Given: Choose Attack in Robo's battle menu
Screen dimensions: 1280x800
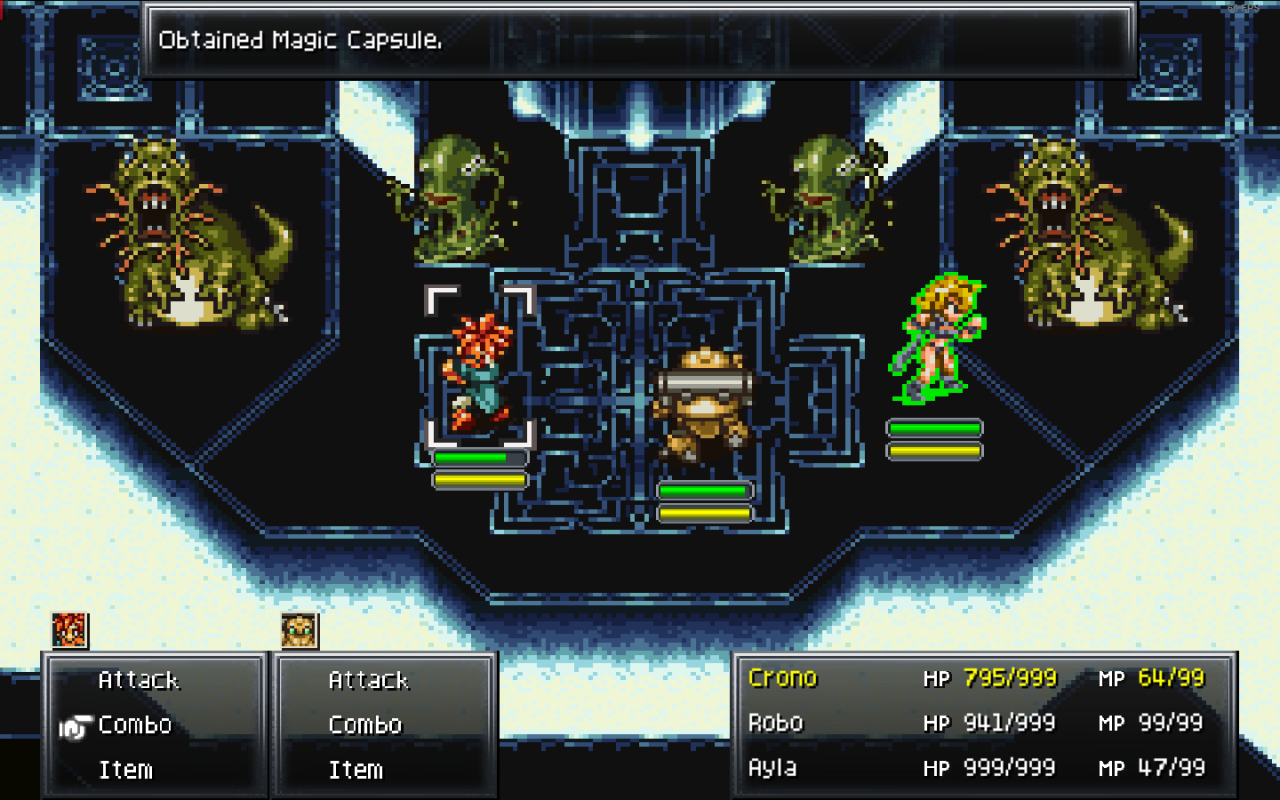Looking at the screenshot, I should coord(369,679).
